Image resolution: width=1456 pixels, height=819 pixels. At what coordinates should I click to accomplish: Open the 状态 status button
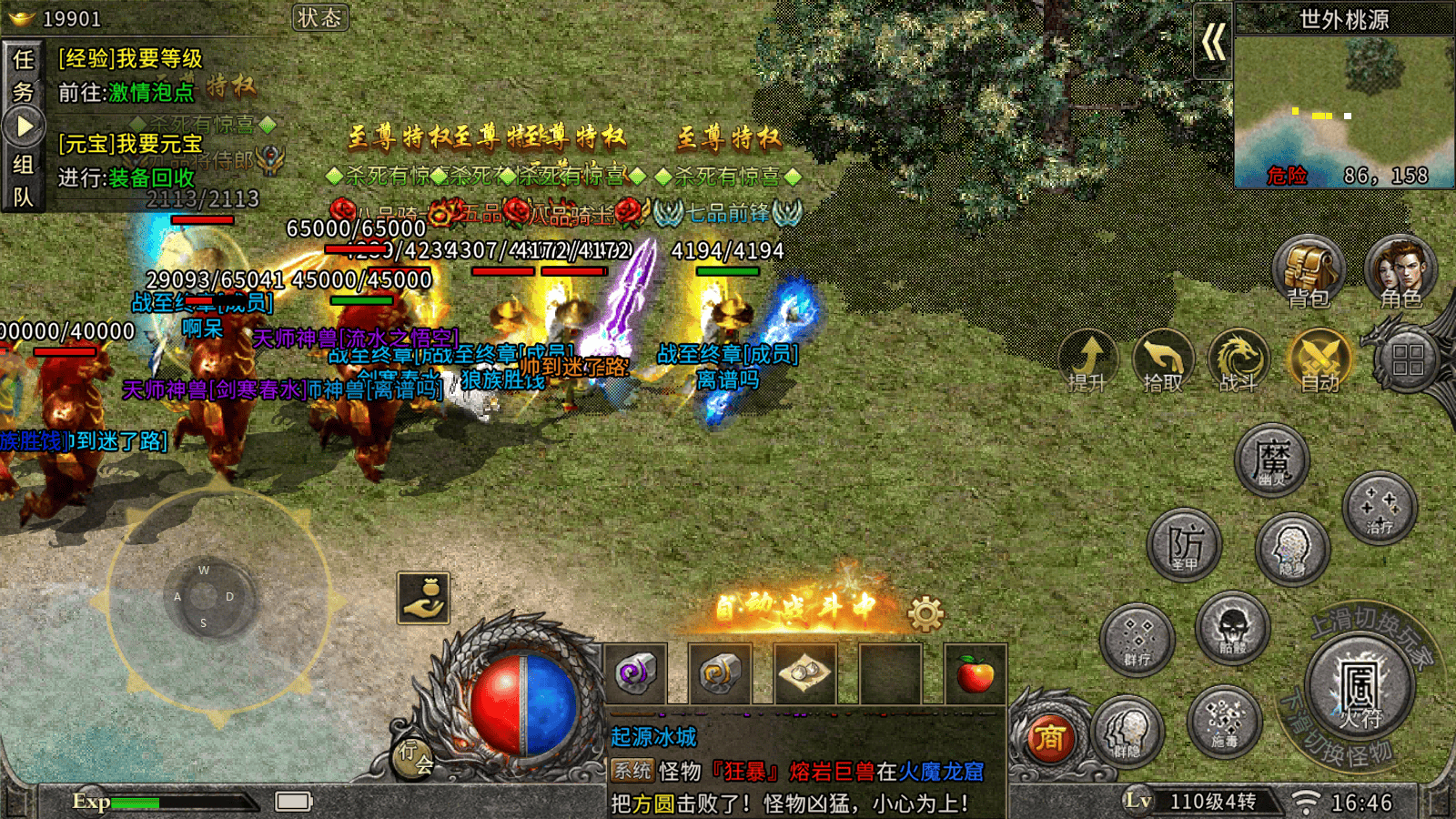click(319, 18)
